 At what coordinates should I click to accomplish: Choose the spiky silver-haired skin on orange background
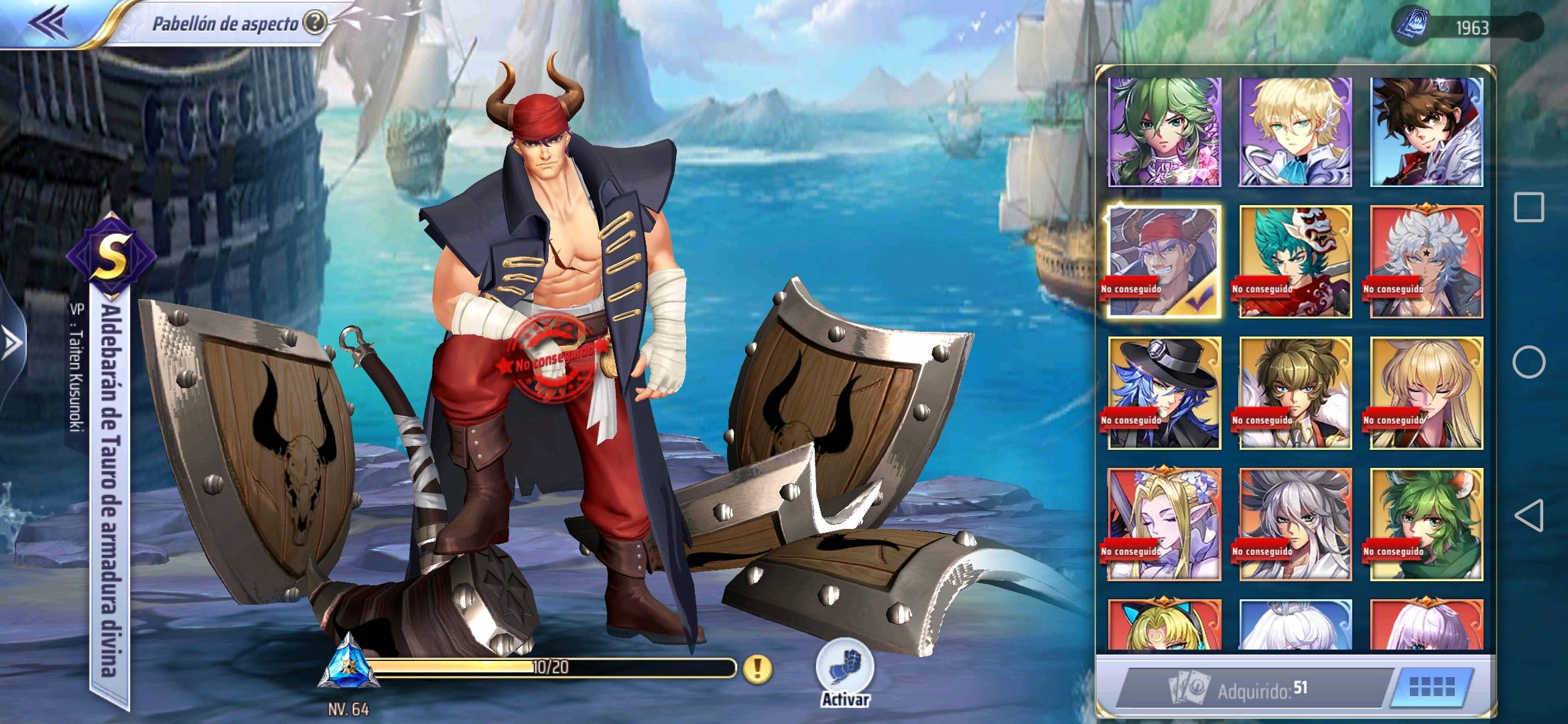pyautogui.click(x=1295, y=524)
